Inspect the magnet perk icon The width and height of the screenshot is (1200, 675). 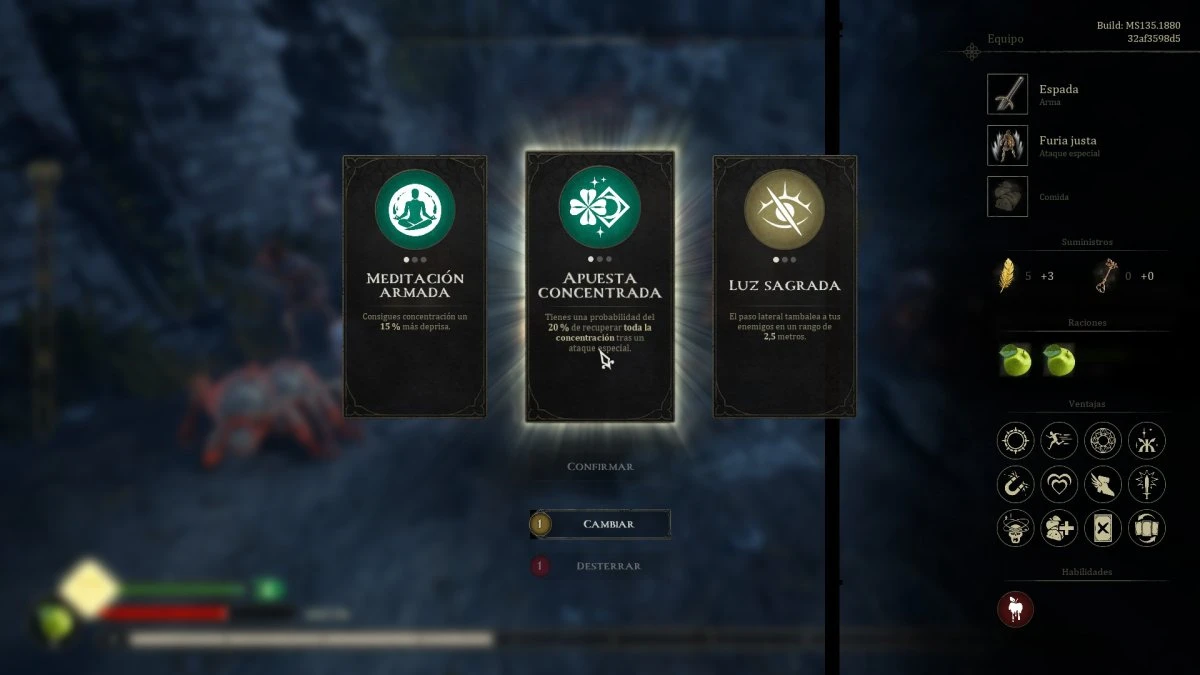[1015, 484]
